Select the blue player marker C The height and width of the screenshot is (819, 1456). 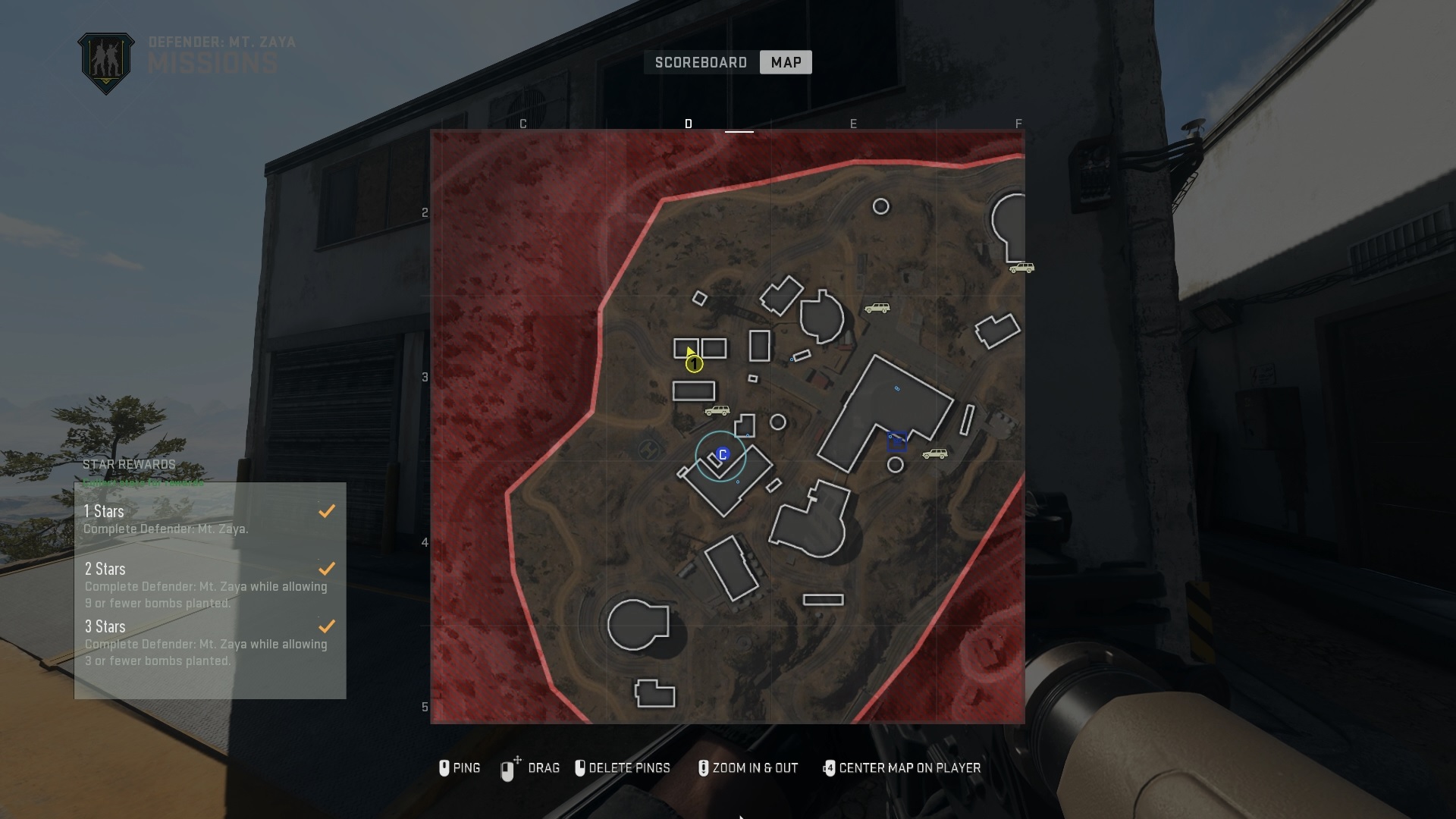coord(722,454)
